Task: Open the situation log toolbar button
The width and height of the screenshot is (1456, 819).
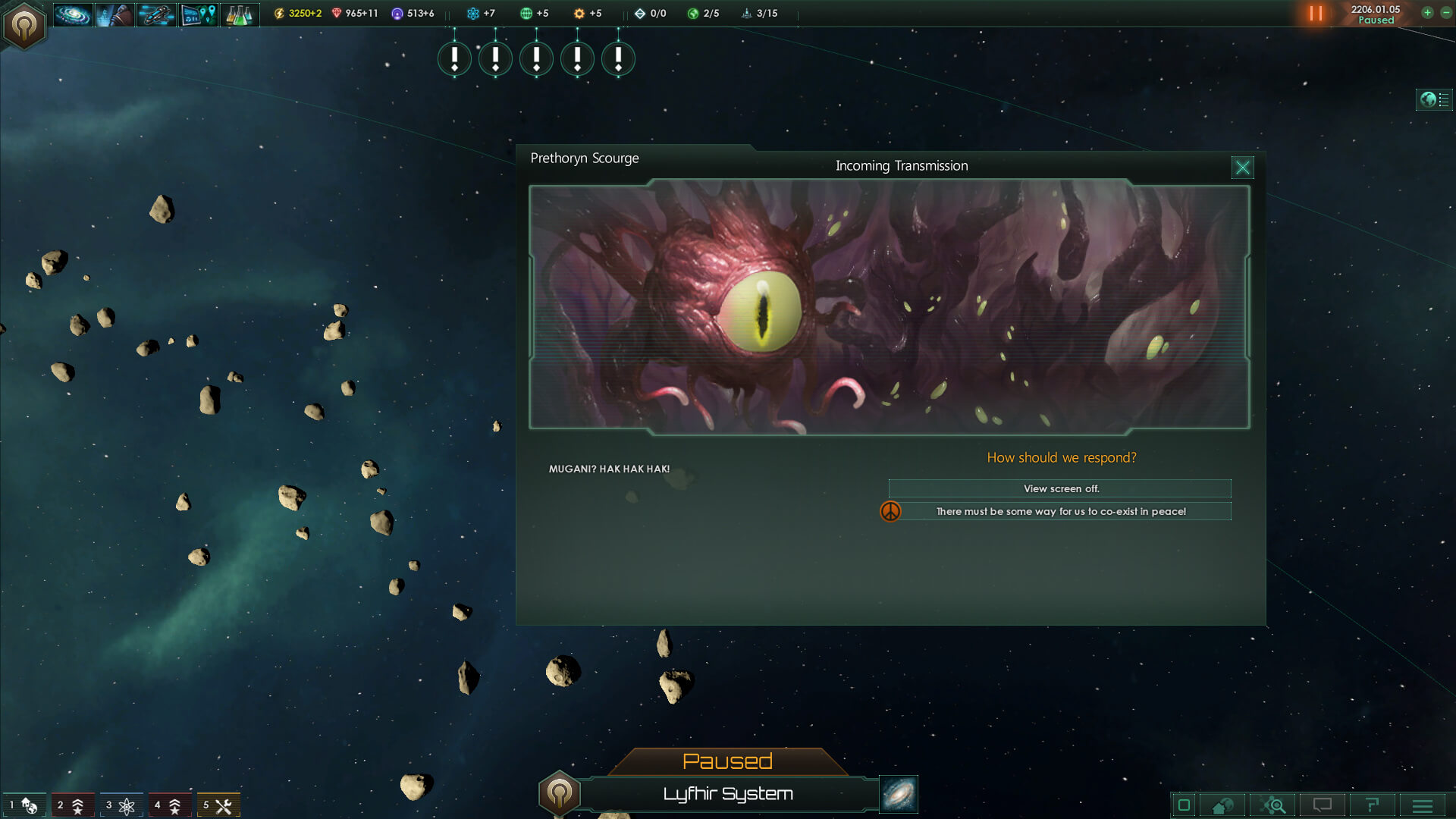Action: tap(198, 14)
